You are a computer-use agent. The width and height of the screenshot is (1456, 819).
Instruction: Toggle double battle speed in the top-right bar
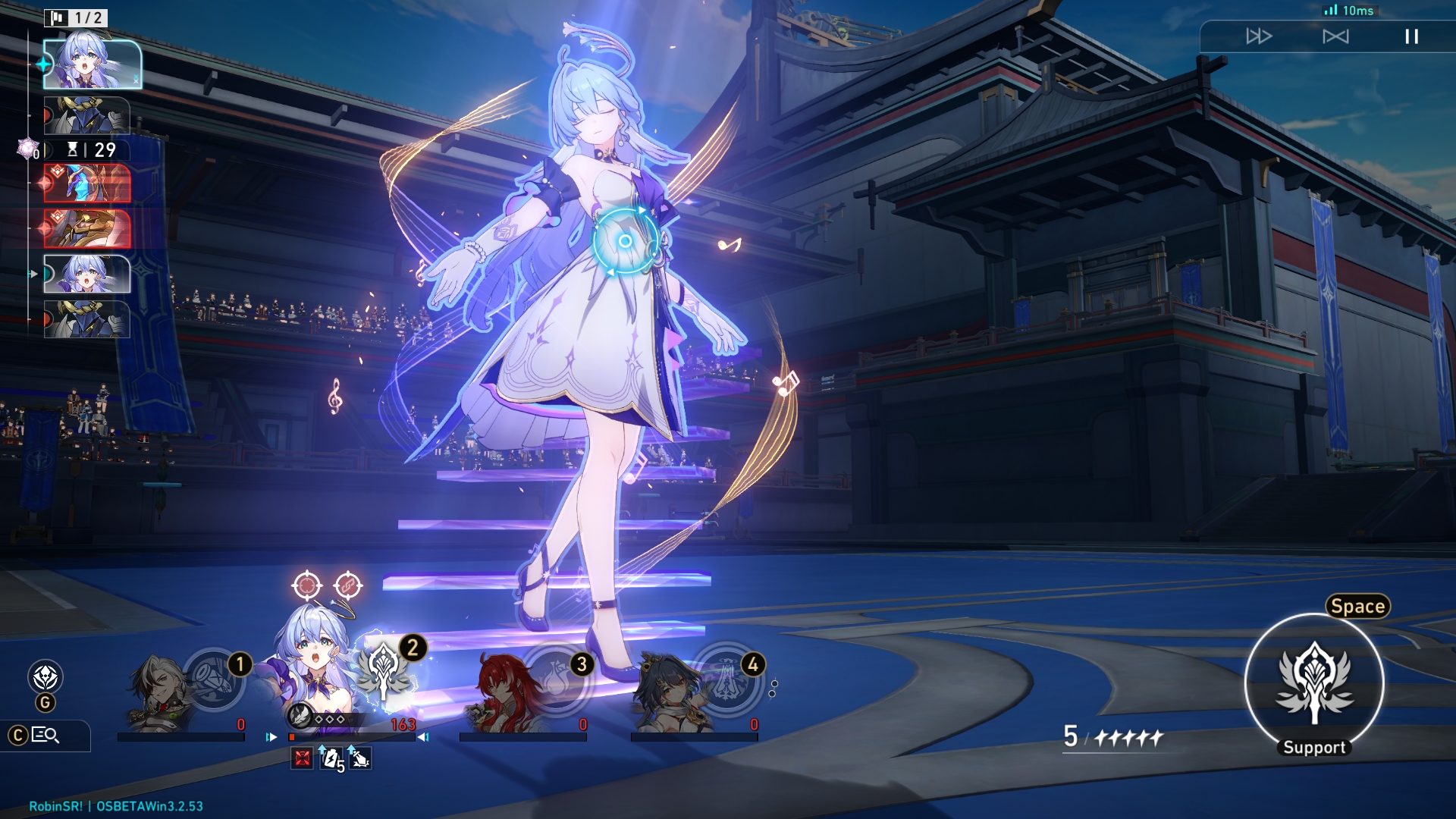click(x=1261, y=35)
